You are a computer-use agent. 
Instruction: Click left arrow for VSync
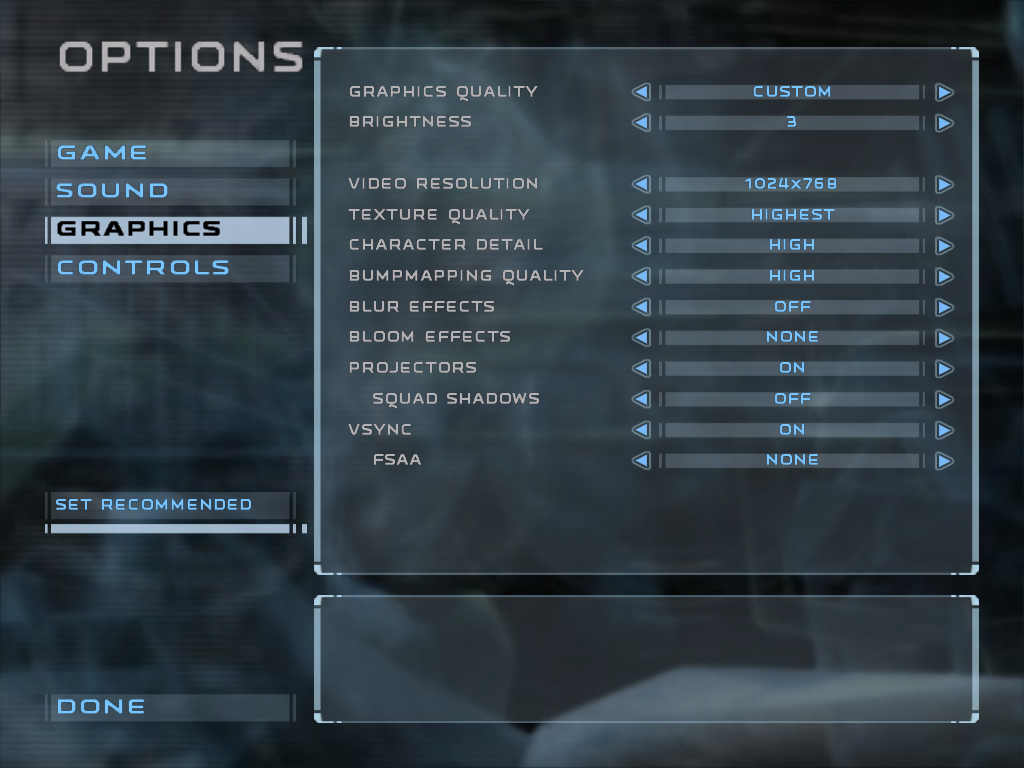coord(641,430)
